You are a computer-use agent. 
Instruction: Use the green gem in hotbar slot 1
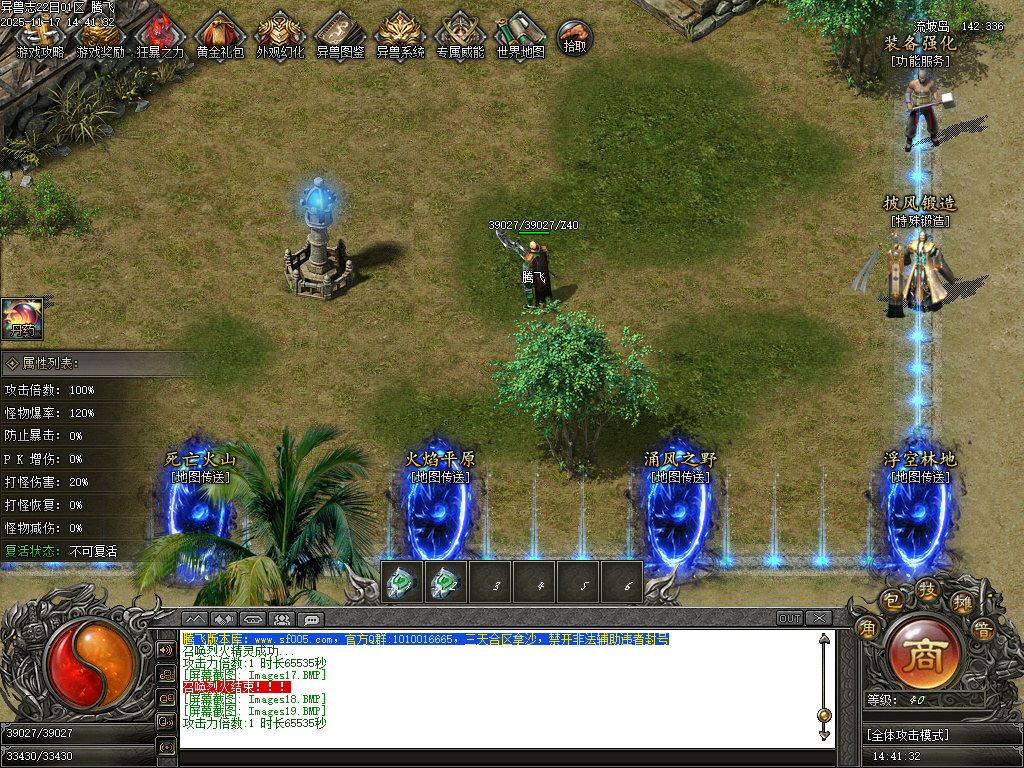coord(402,583)
